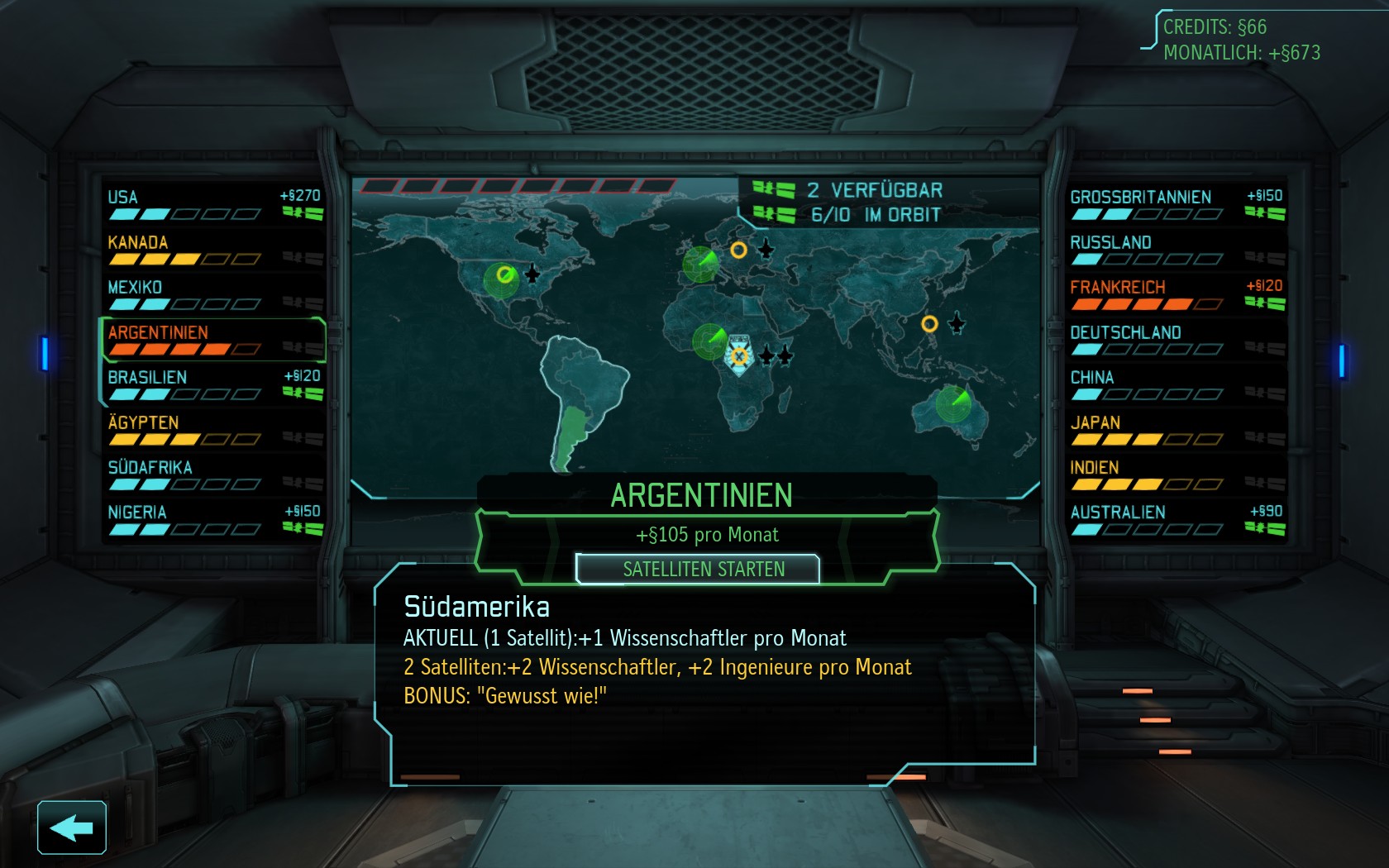Select the Mexiko country row
The height and width of the screenshot is (868, 1389).
point(212,294)
